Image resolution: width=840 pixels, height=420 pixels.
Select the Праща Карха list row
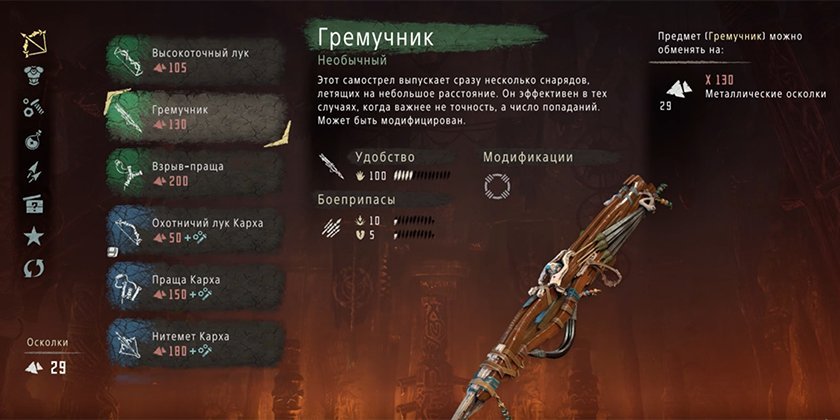[x=190, y=286]
